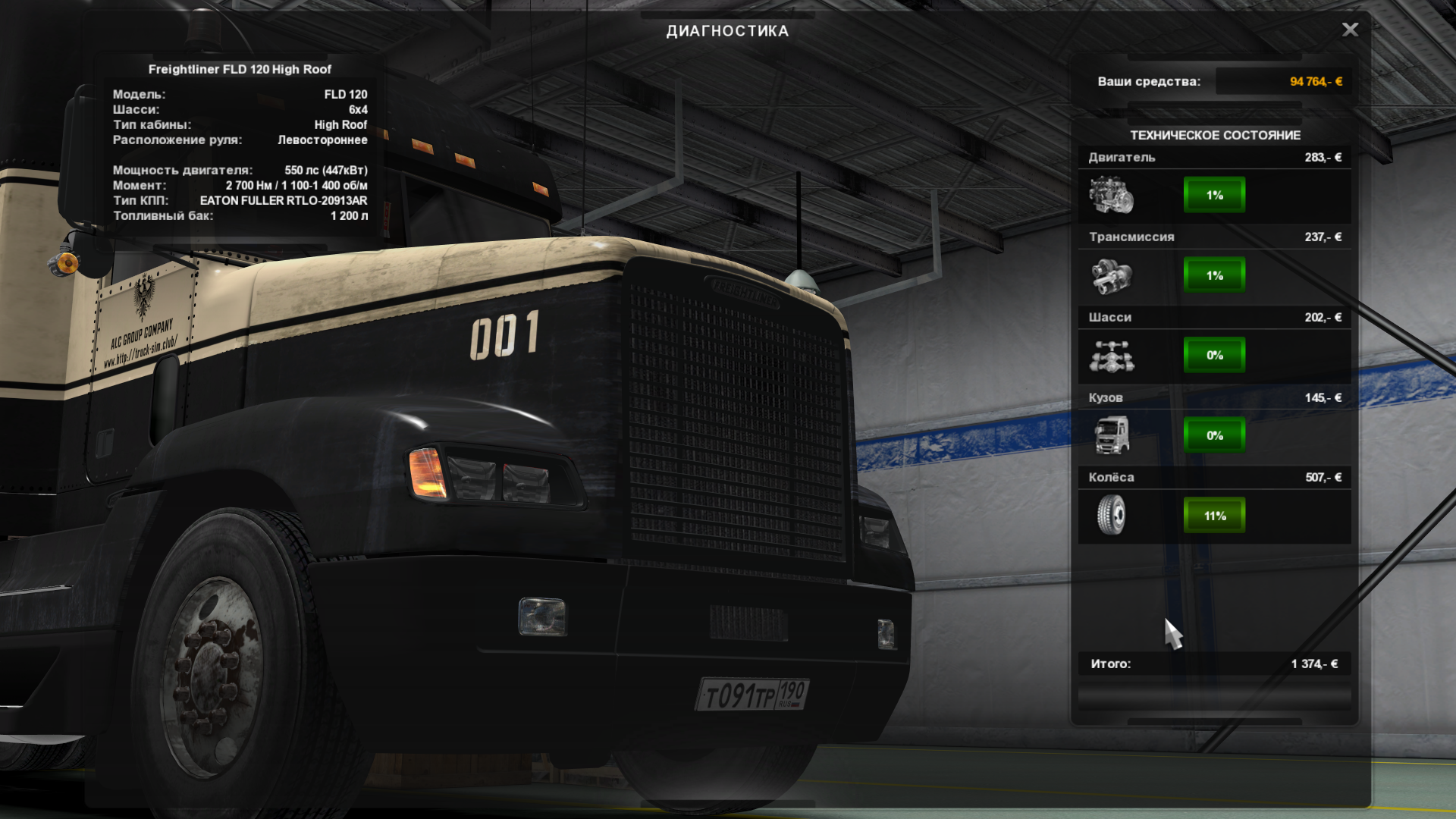Select the engine repair icon

pyautogui.click(x=1111, y=195)
